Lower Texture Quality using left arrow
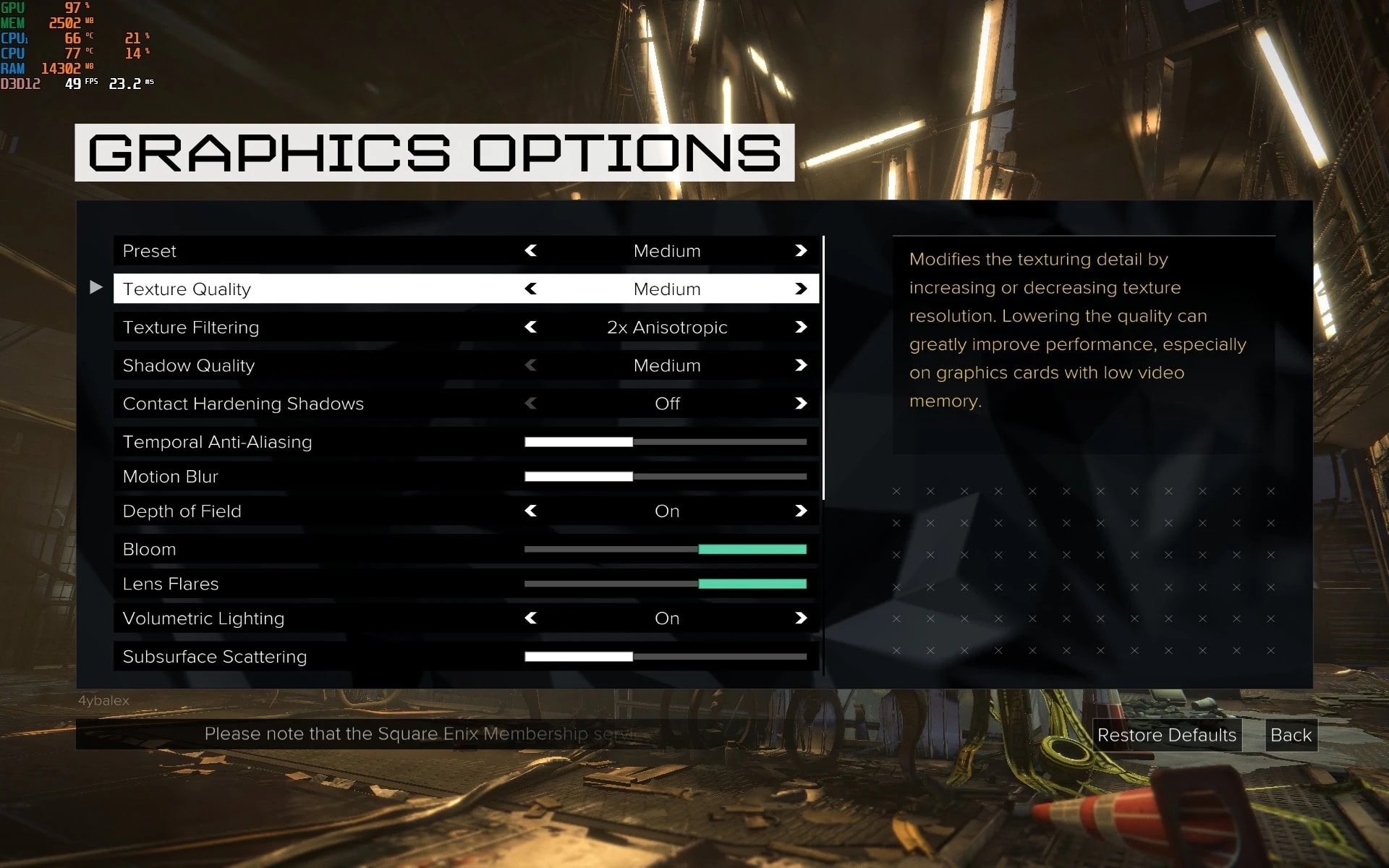The width and height of the screenshot is (1389, 868). (531, 289)
